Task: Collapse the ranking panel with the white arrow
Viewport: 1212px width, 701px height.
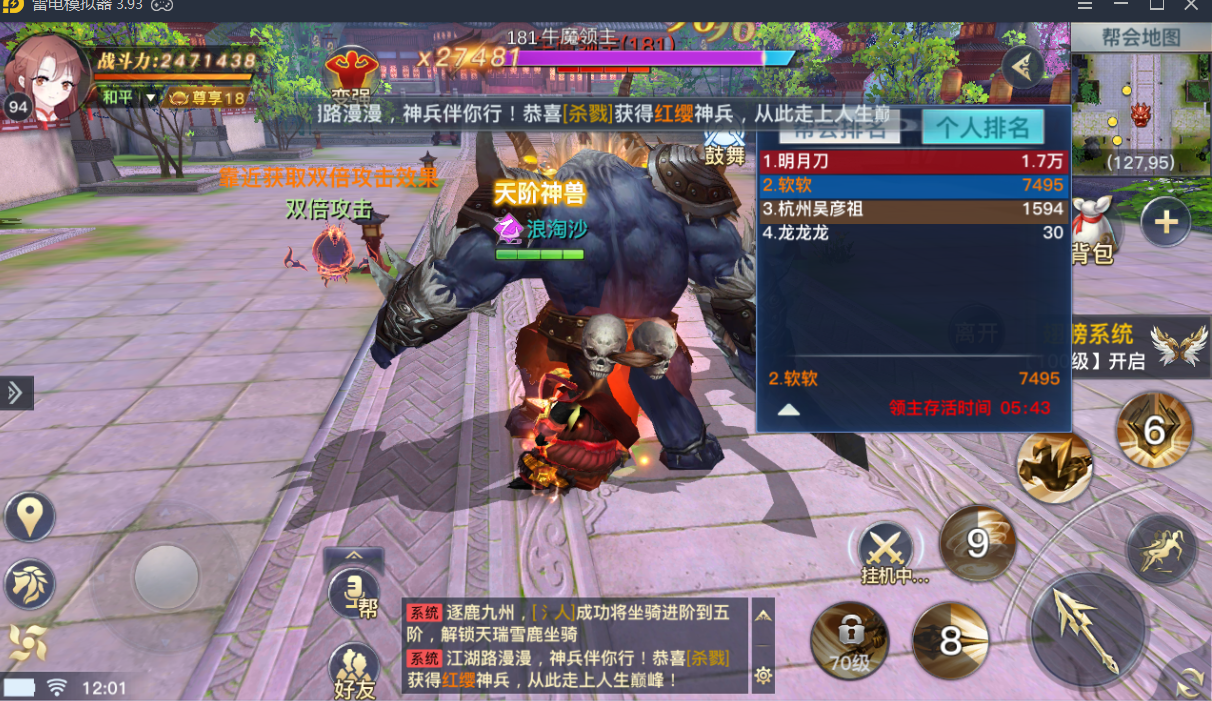Action: tap(789, 409)
